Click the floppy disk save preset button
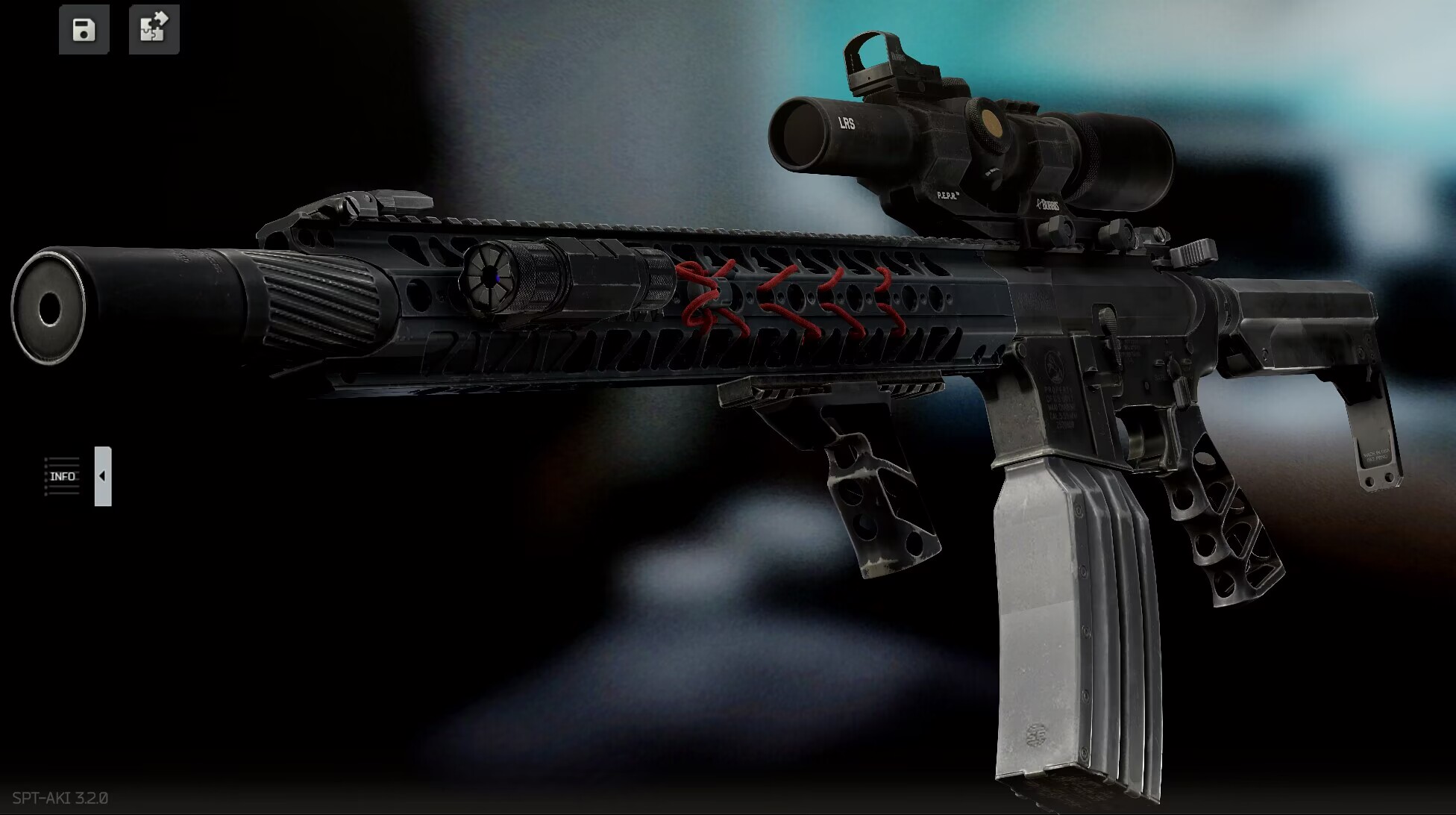The image size is (1456, 815). [x=84, y=30]
